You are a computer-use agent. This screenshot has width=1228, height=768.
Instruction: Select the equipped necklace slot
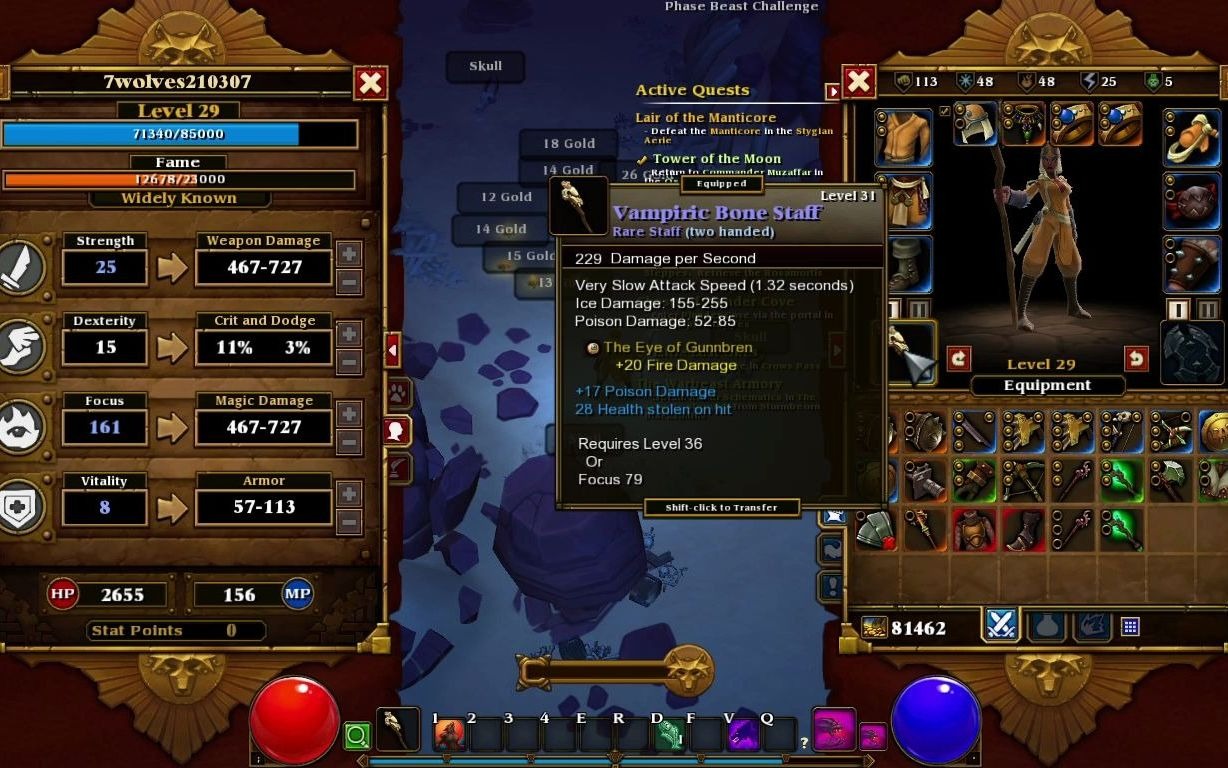[1024, 124]
